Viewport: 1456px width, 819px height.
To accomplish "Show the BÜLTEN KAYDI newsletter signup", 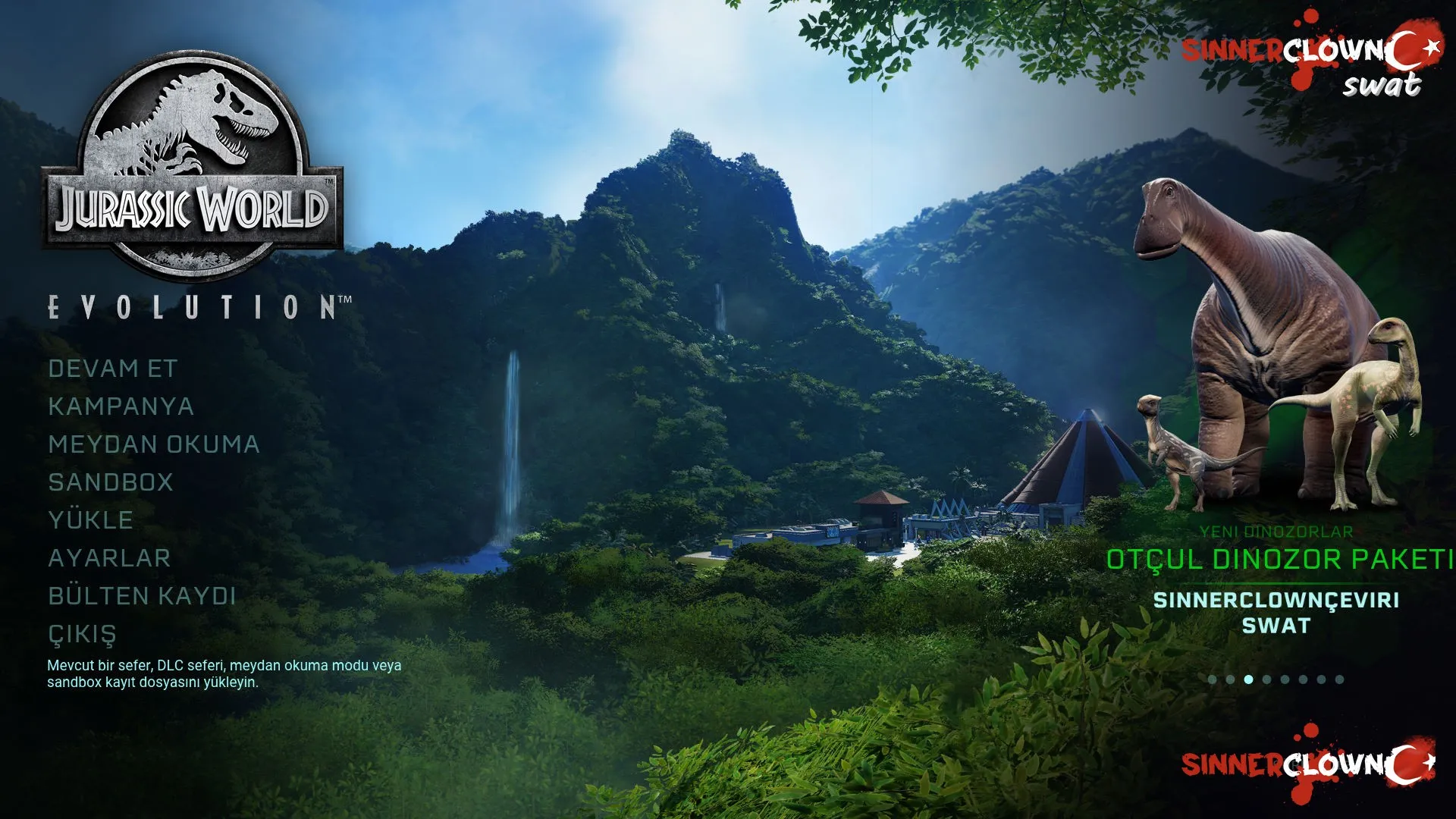I will [142, 596].
